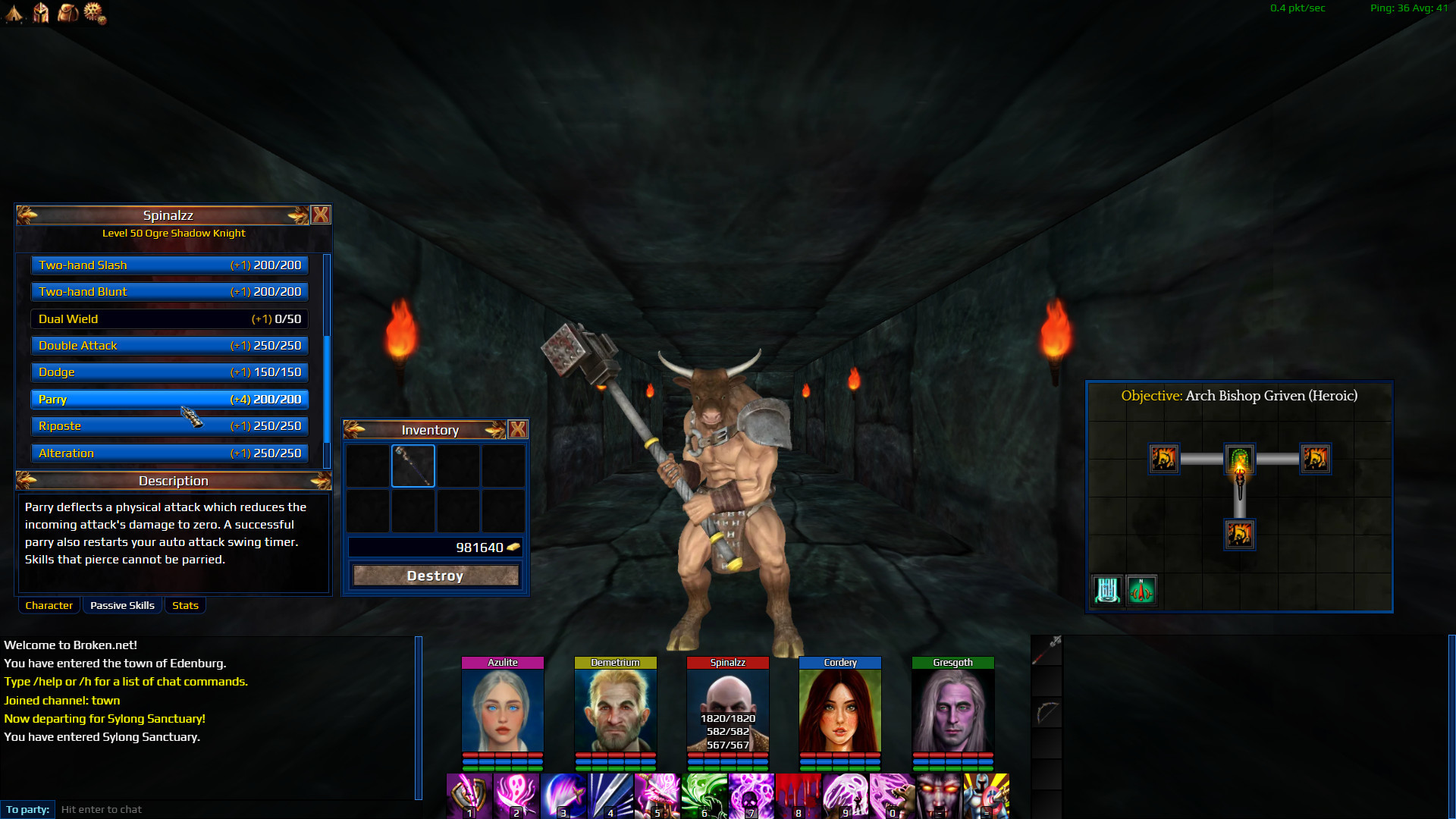
Task: Use the dripping blood ability in slot 8
Action: coord(797,795)
